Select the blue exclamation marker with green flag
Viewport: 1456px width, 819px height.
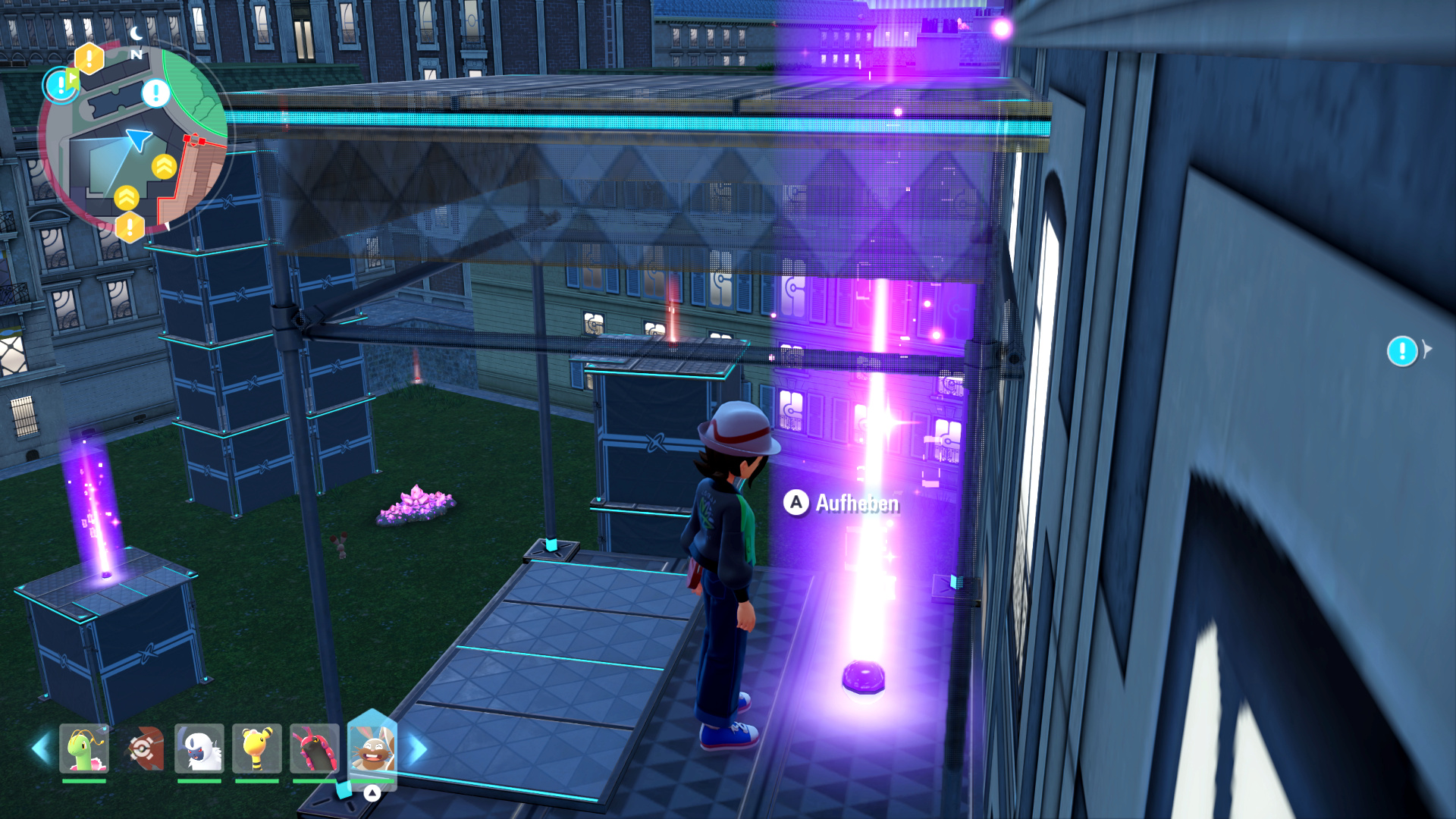click(59, 85)
